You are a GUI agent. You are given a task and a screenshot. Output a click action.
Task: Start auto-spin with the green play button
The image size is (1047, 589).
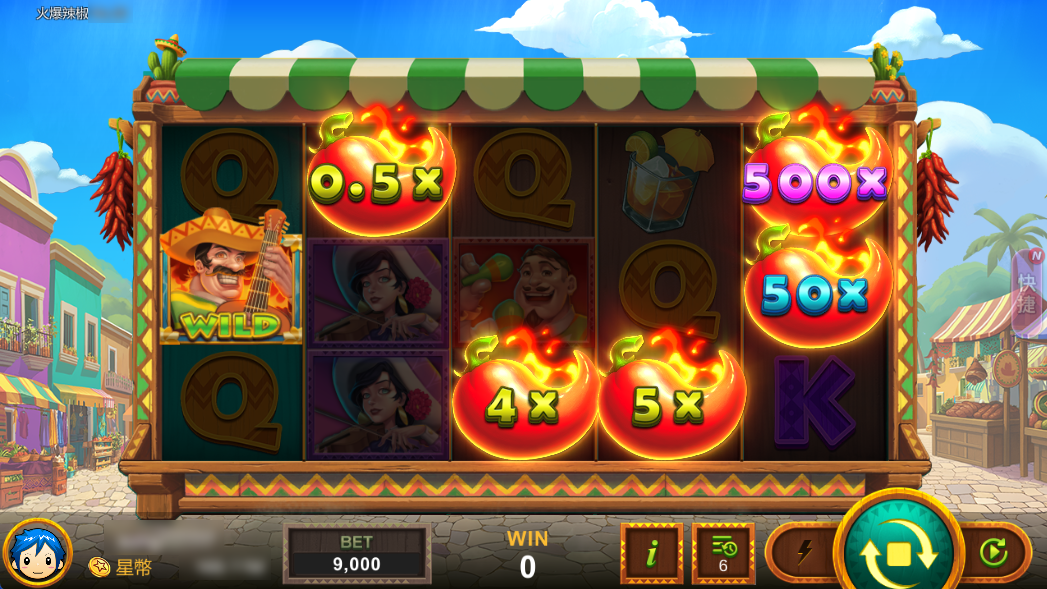point(994,552)
